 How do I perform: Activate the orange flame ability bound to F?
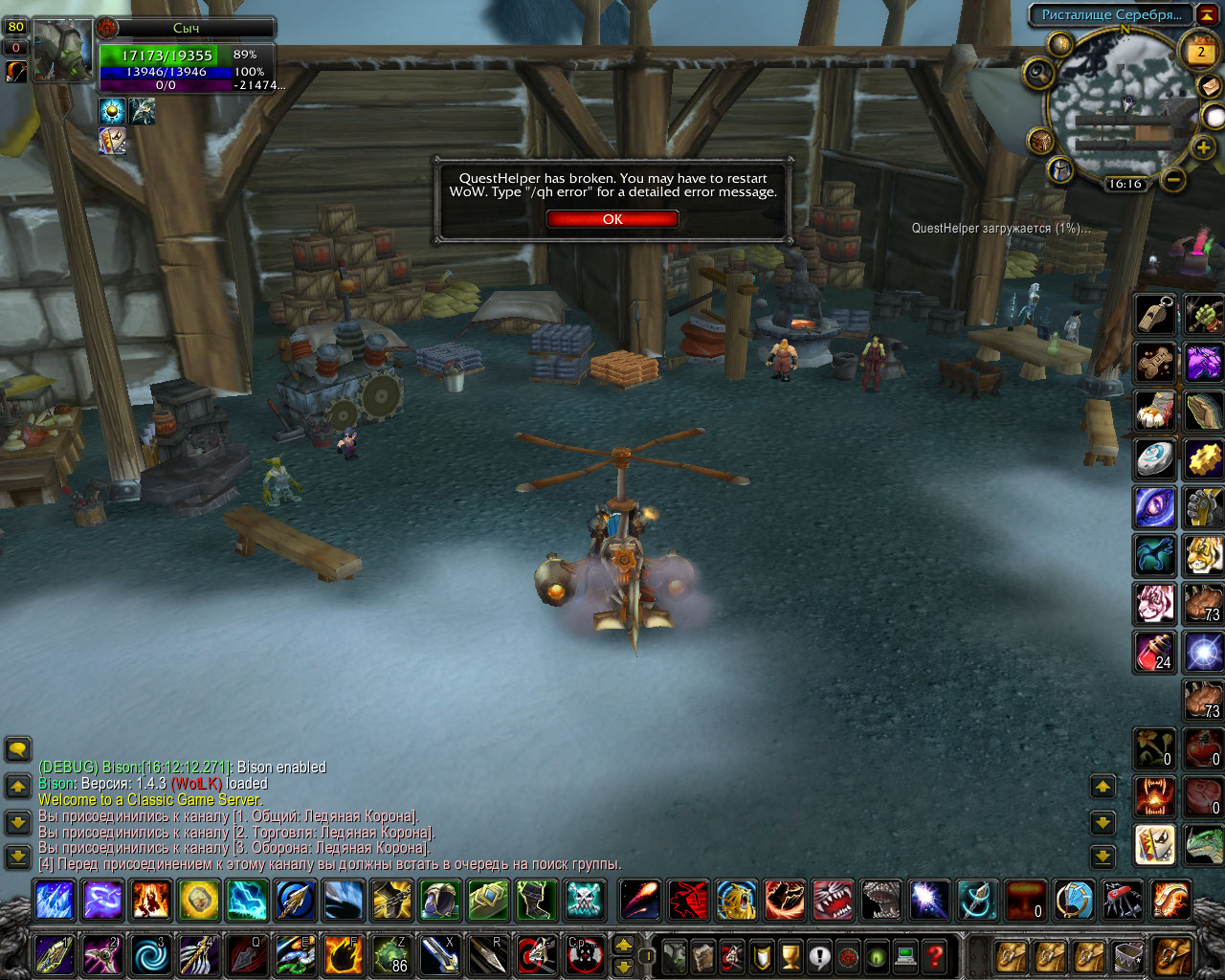pyautogui.click(x=344, y=955)
